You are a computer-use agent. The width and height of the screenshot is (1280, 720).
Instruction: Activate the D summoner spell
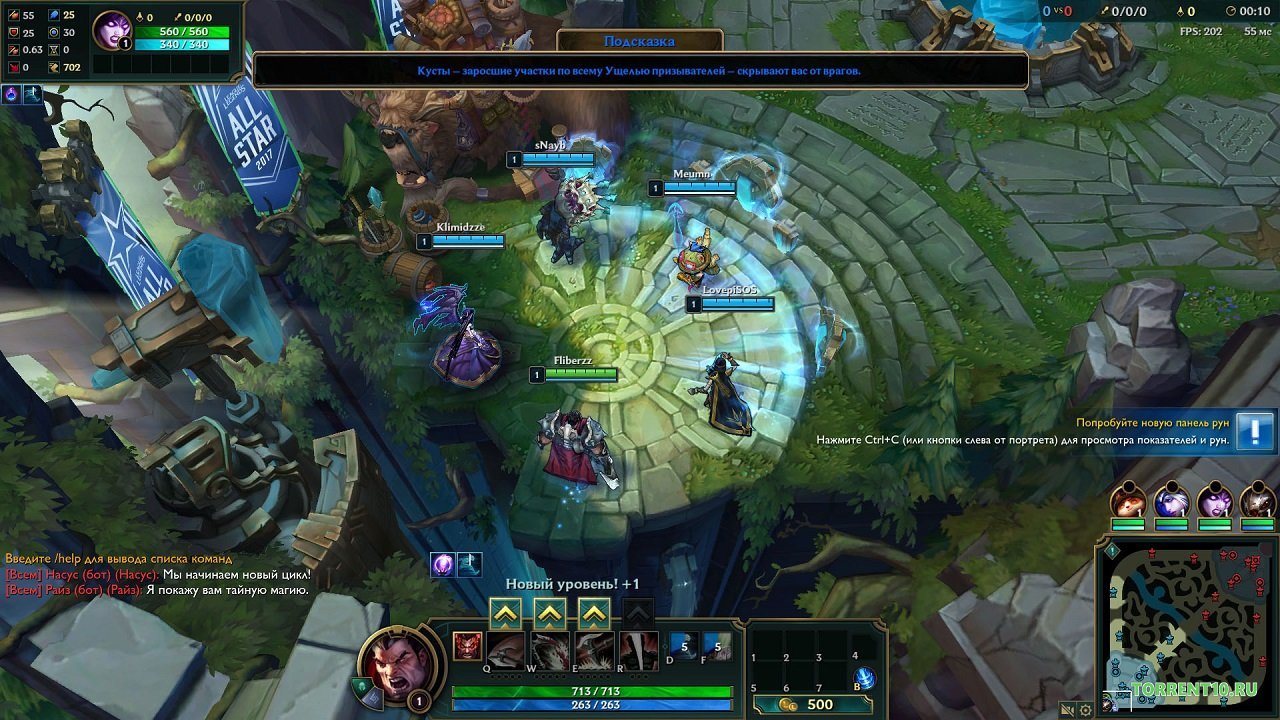point(684,647)
